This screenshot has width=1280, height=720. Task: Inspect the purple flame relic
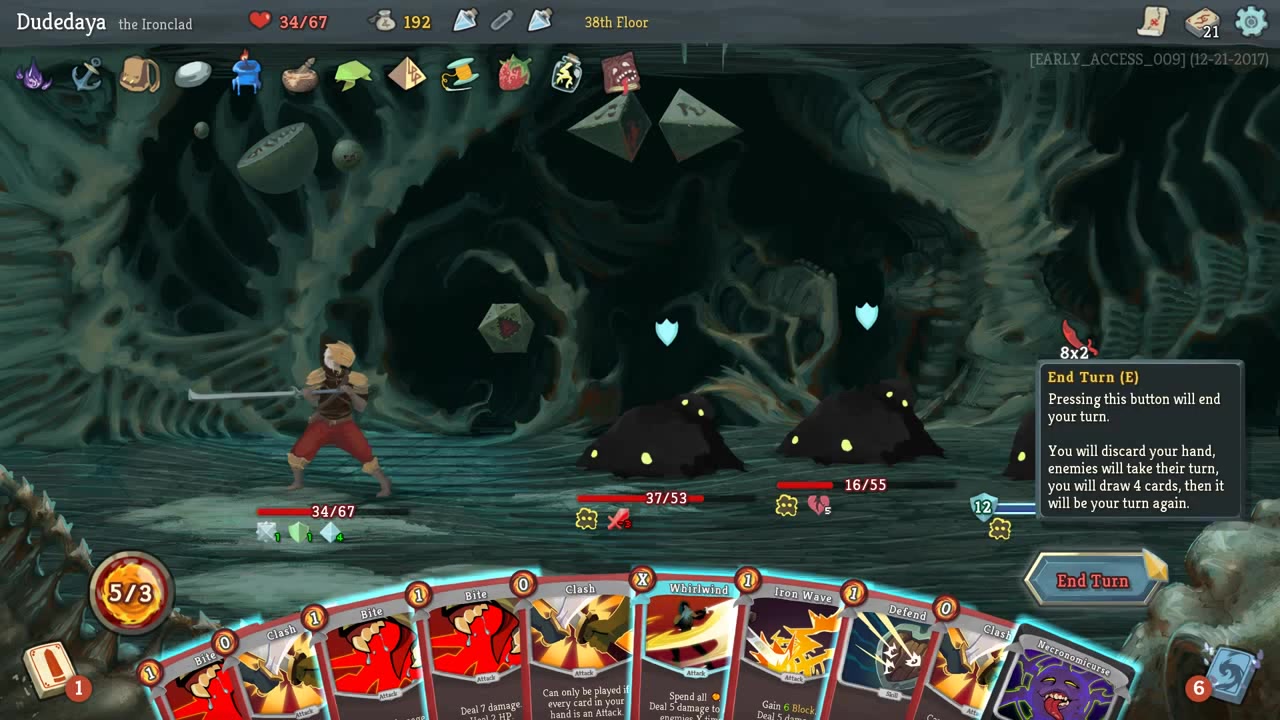coord(33,75)
